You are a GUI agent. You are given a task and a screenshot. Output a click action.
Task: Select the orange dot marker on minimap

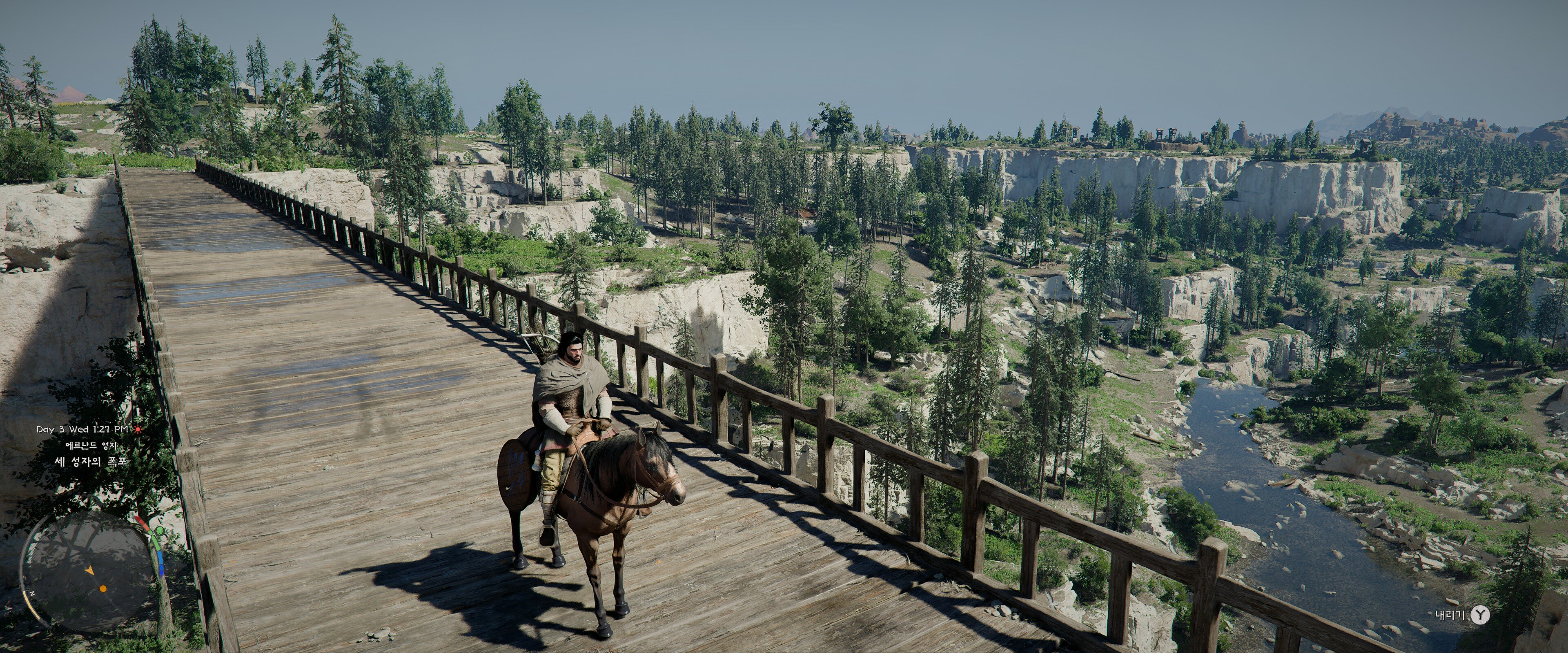103,589
